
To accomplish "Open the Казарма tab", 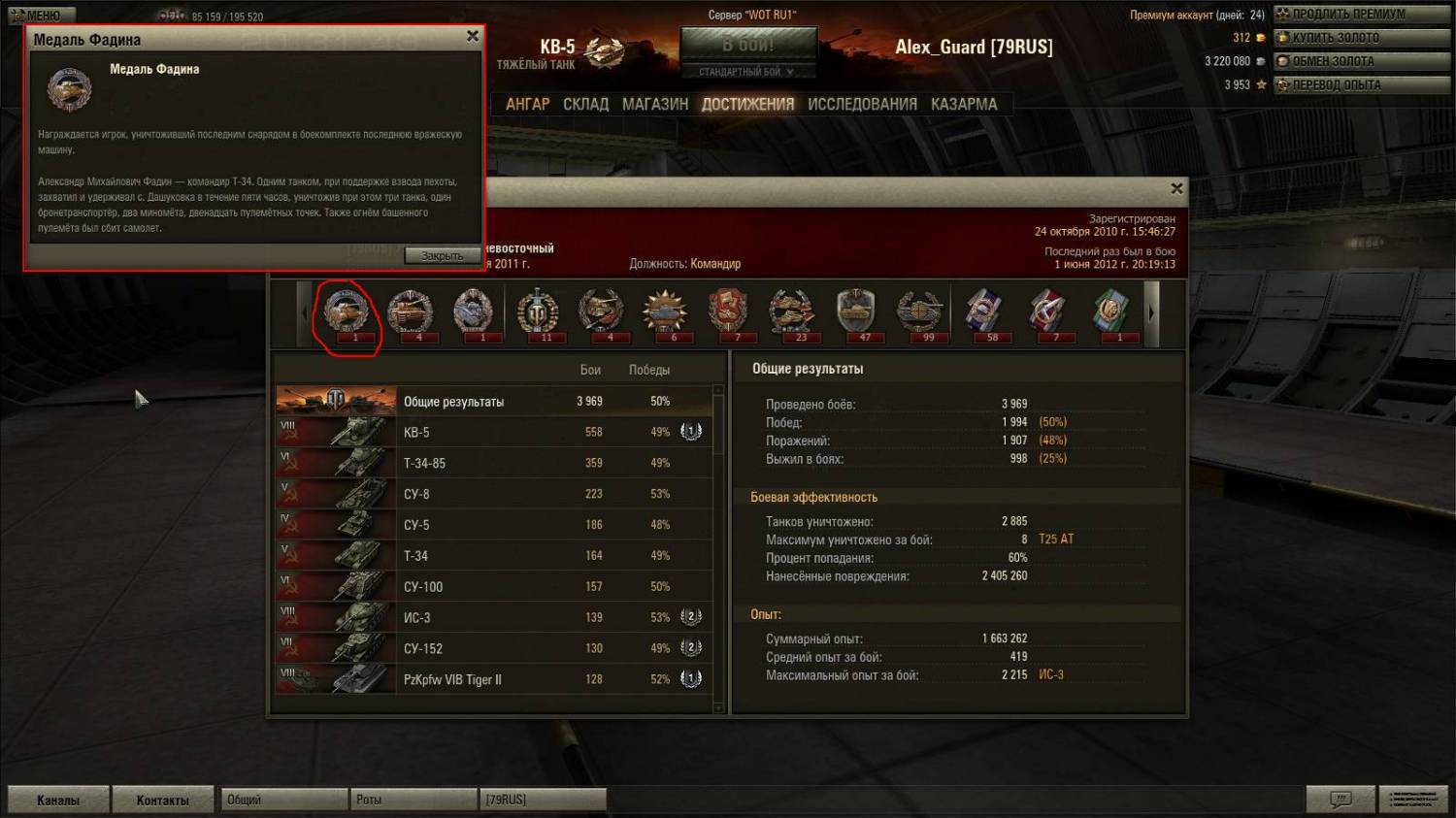I will click(x=964, y=104).
